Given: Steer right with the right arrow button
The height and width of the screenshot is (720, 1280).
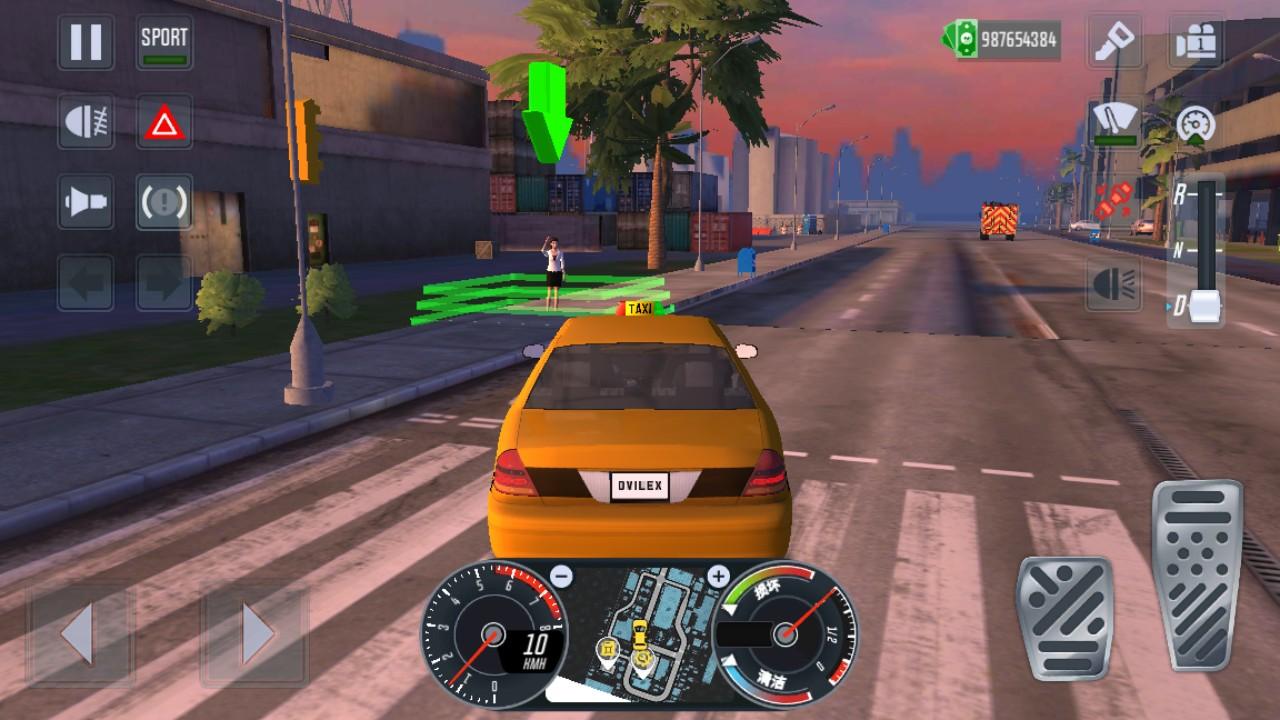Looking at the screenshot, I should pos(254,632).
